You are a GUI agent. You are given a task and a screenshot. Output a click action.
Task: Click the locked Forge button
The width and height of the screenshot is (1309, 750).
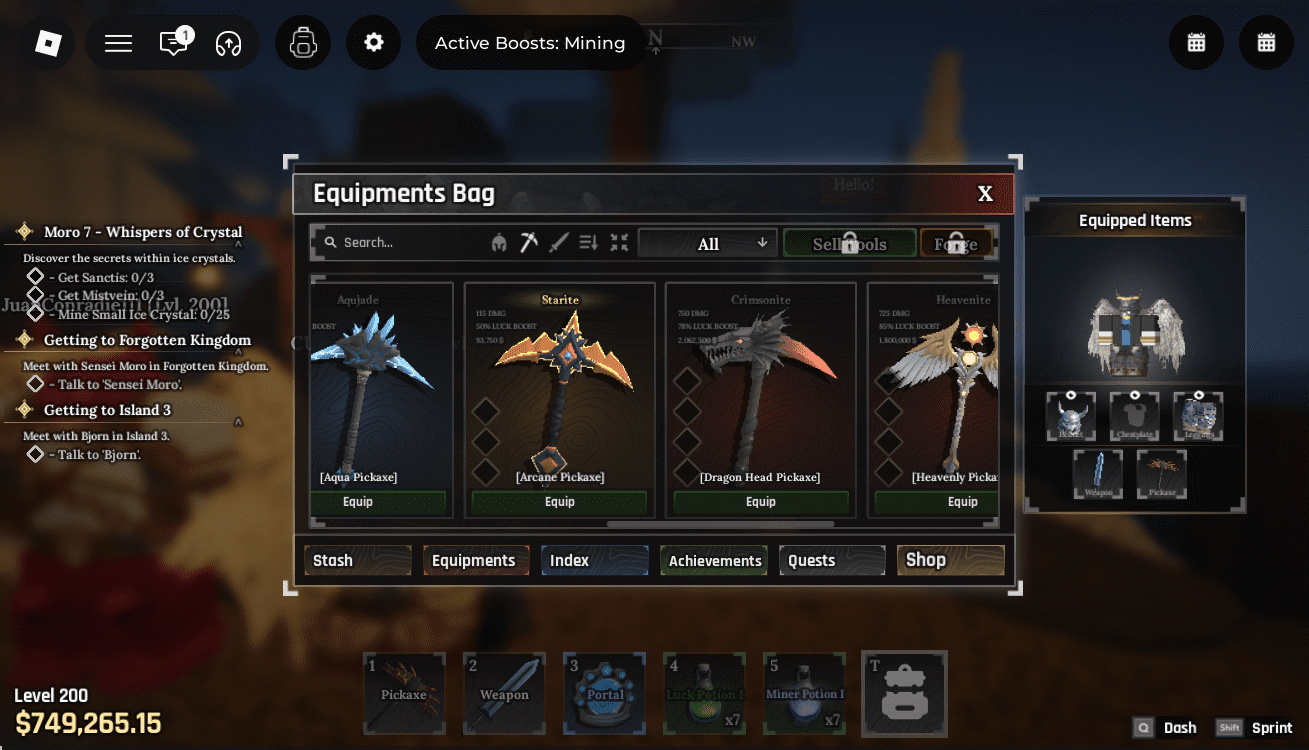click(x=957, y=242)
